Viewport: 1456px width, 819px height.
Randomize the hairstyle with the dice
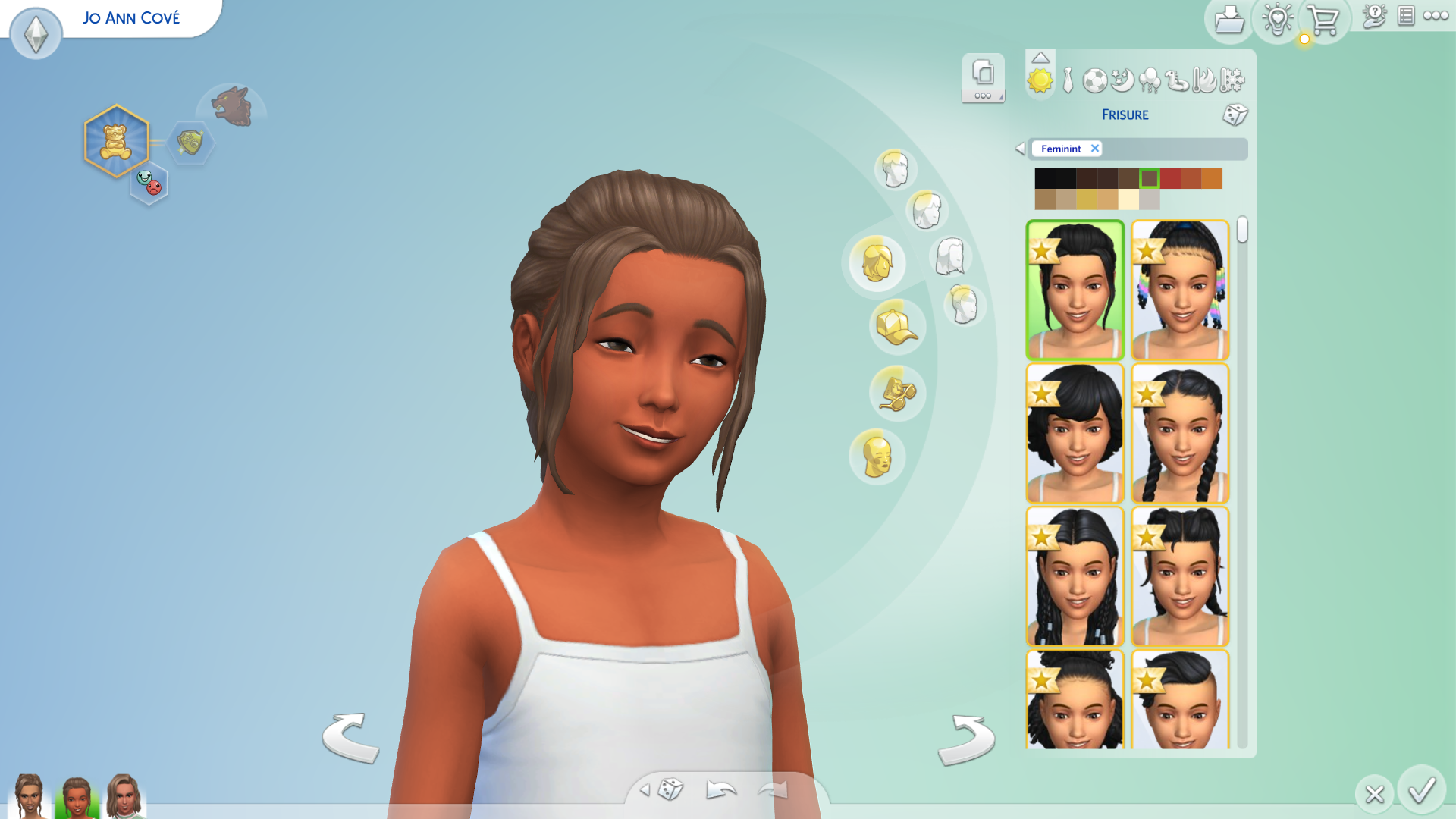pos(1235,115)
